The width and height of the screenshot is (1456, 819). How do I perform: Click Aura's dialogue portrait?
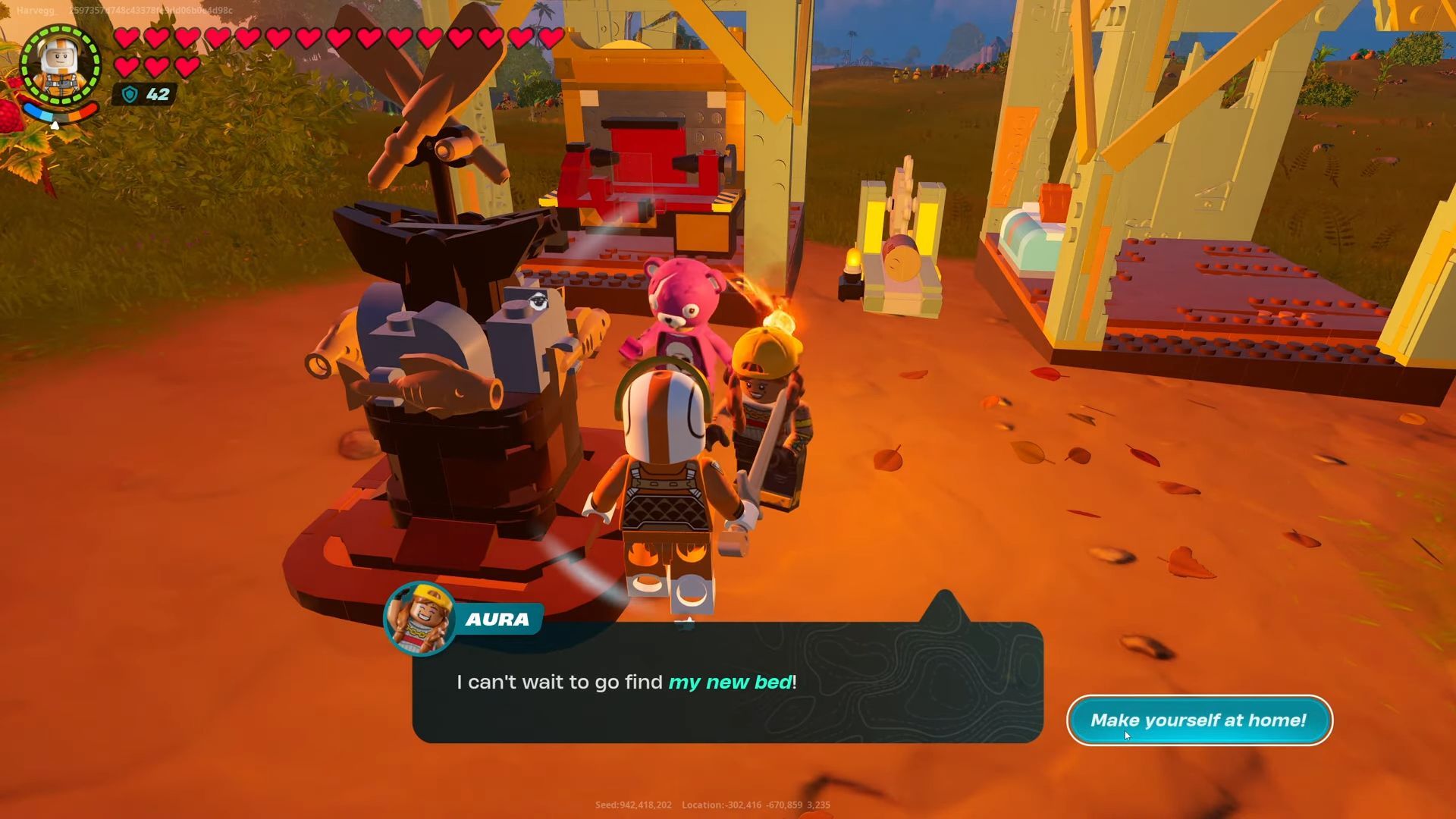click(420, 618)
